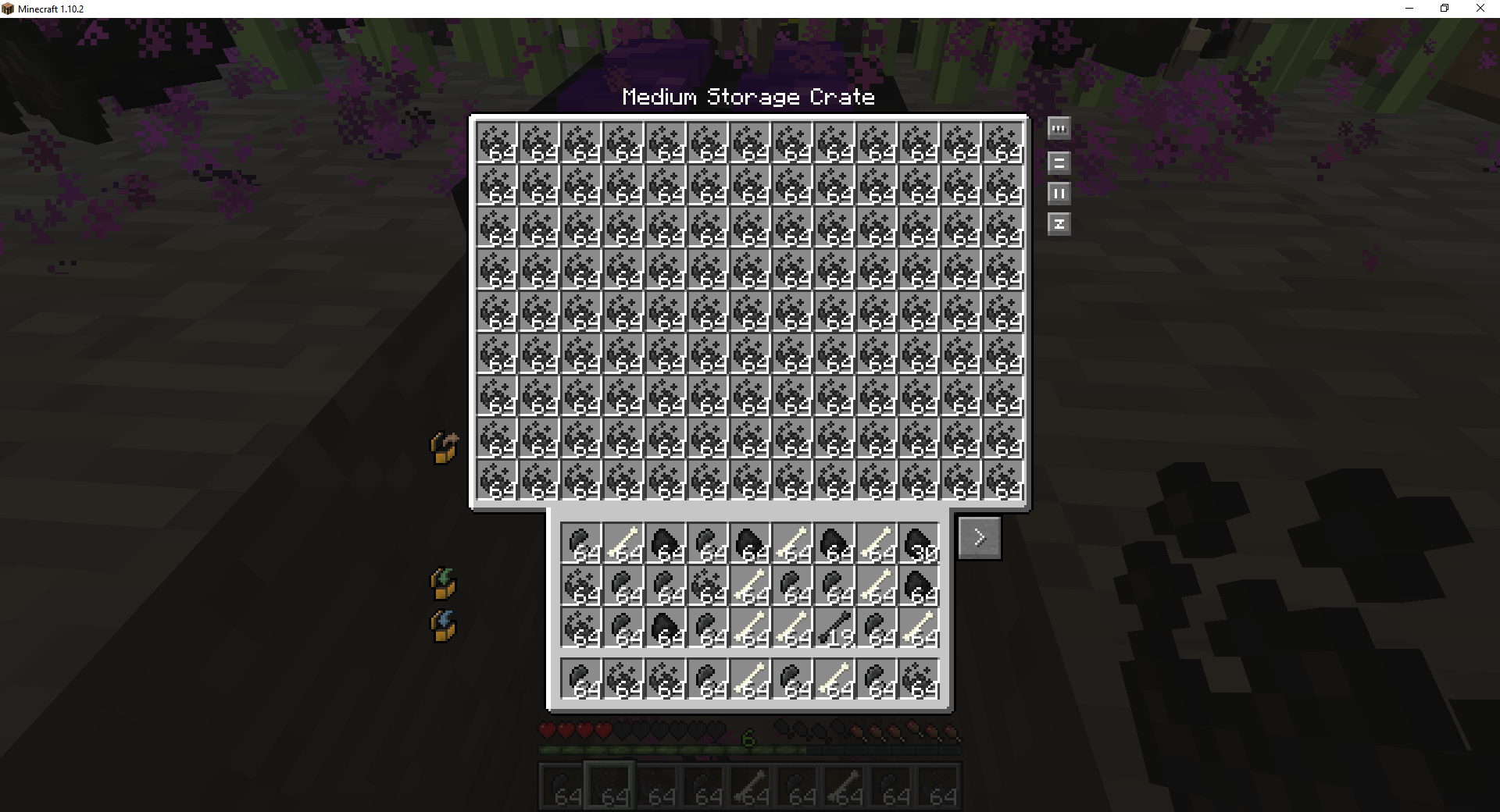Screen dimensions: 1500x812
Task: Sort crate contents vertically with pillars icon
Action: tap(1059, 193)
